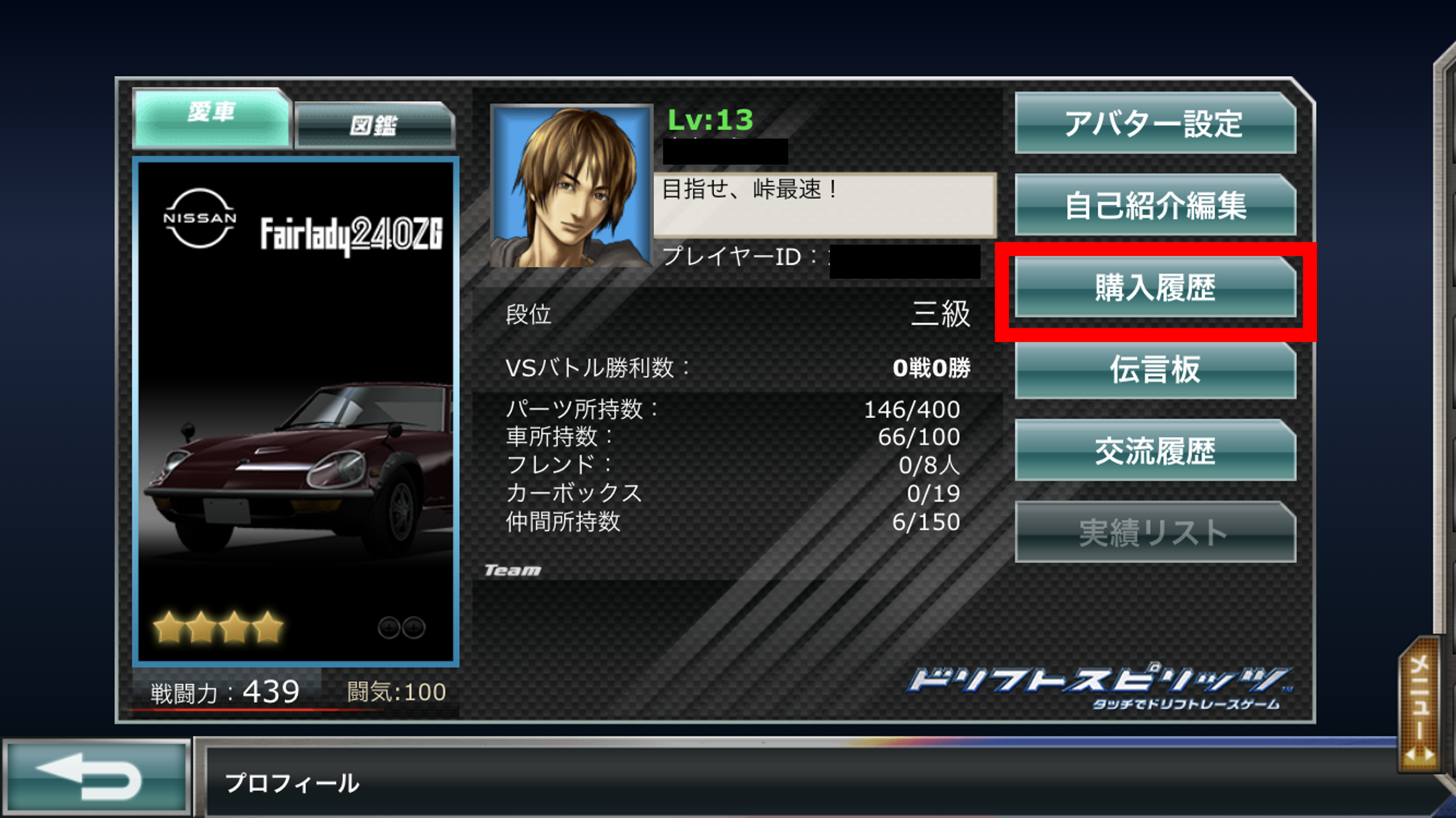Open the 図鑑 tab

tap(374, 125)
